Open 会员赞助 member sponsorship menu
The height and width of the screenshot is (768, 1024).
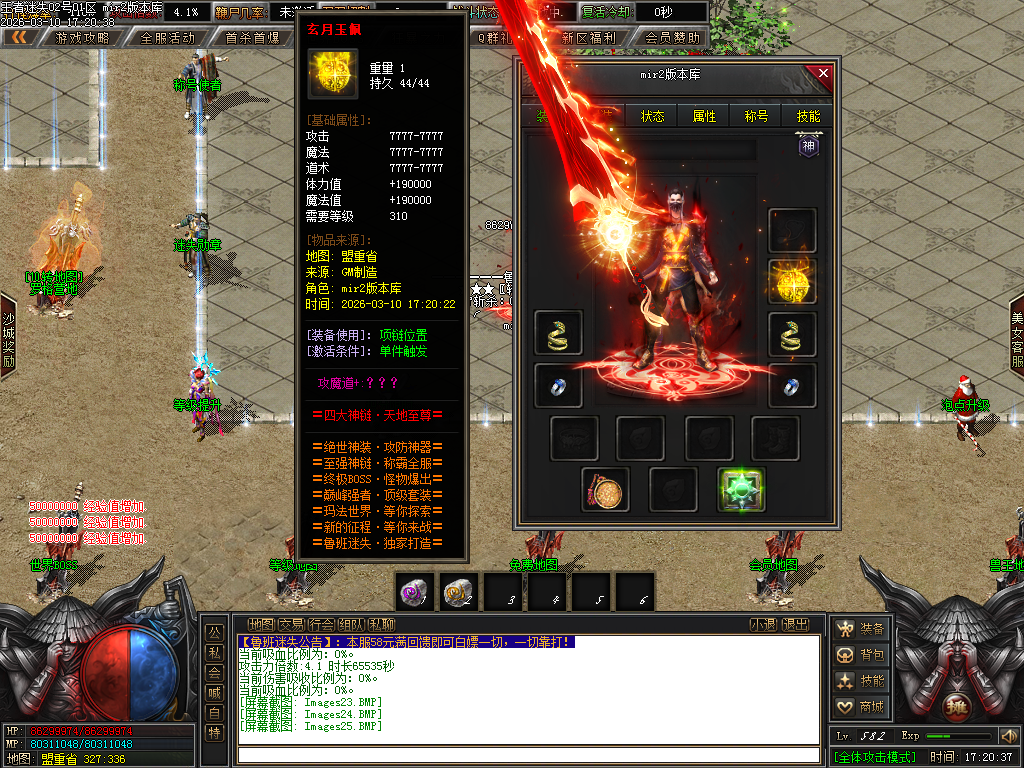pyautogui.click(x=672, y=38)
